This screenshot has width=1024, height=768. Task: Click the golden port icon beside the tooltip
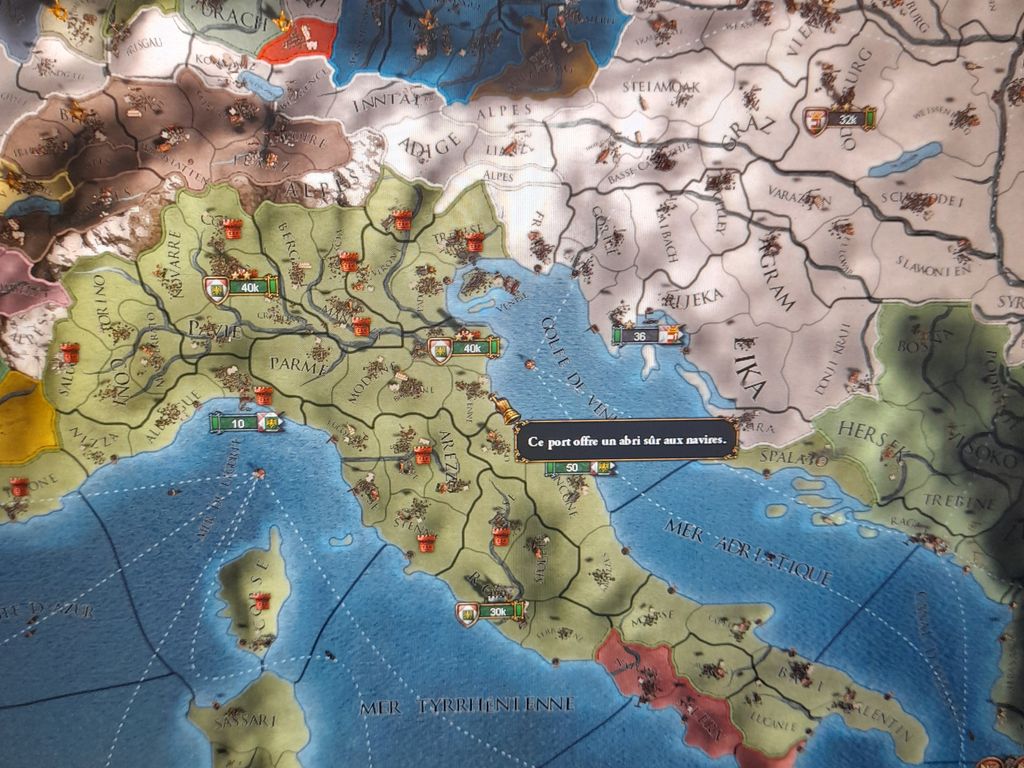pos(504,410)
